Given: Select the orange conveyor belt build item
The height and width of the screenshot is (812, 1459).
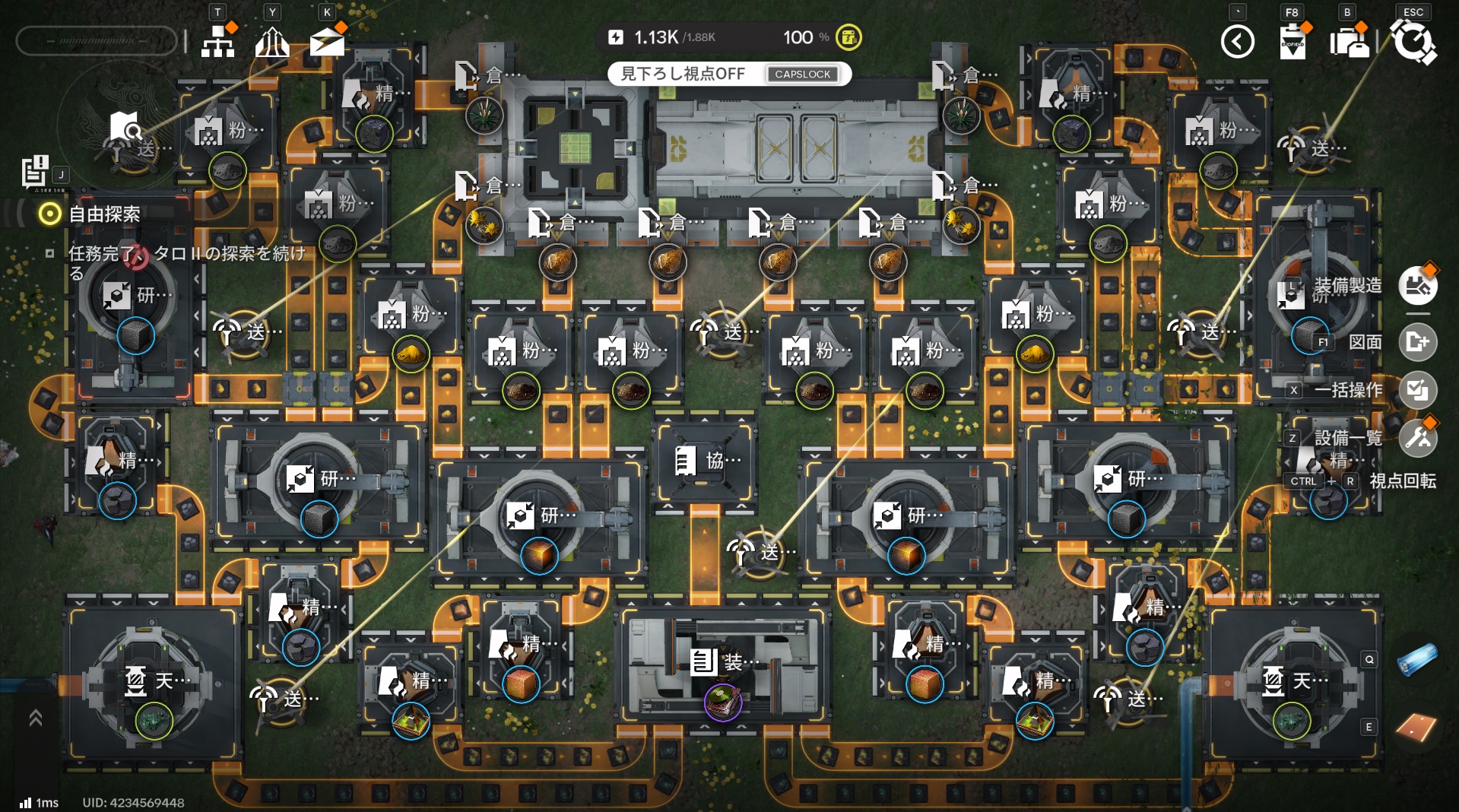Looking at the screenshot, I should click(x=1417, y=728).
